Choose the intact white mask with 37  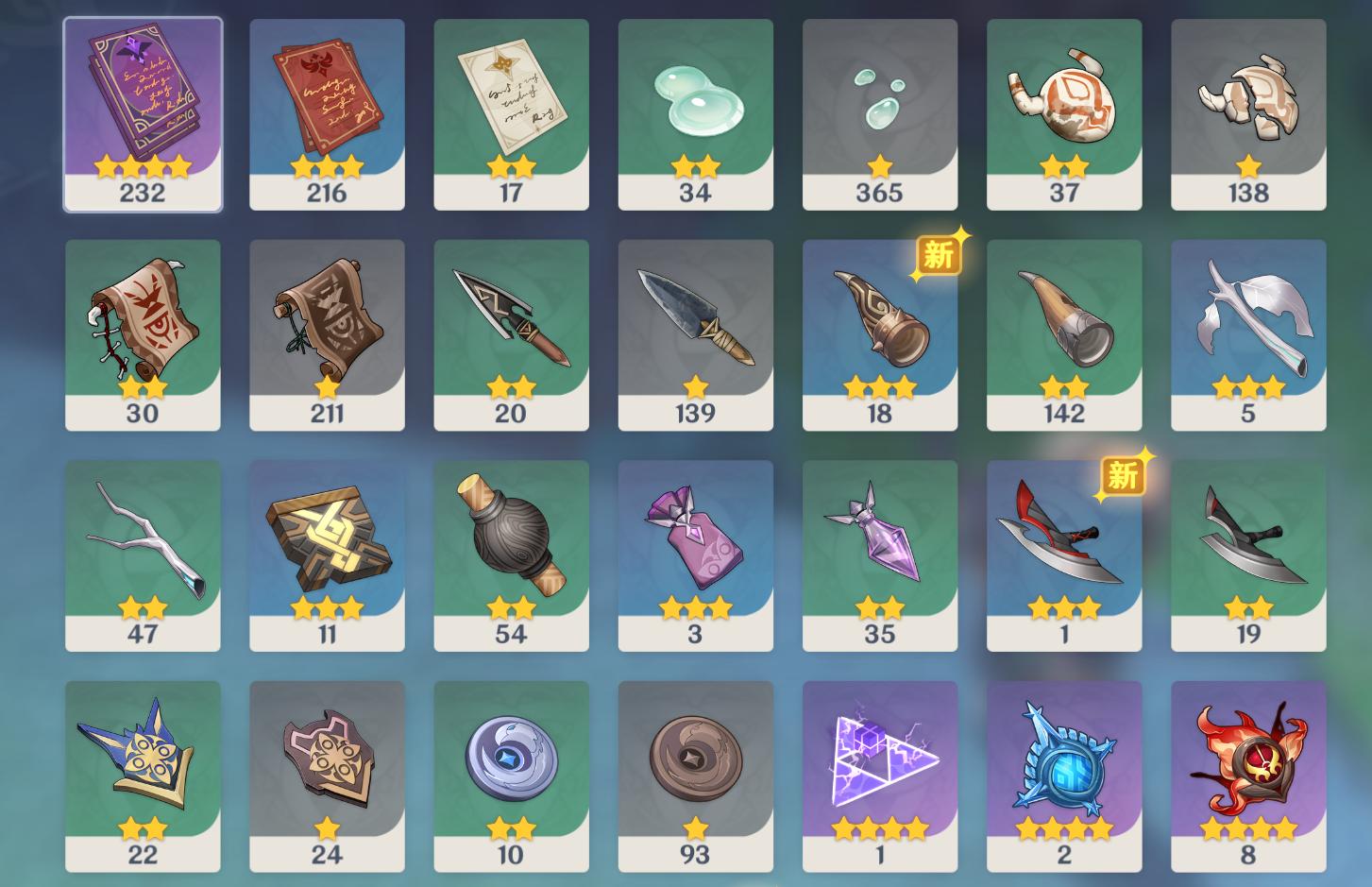tap(1064, 113)
